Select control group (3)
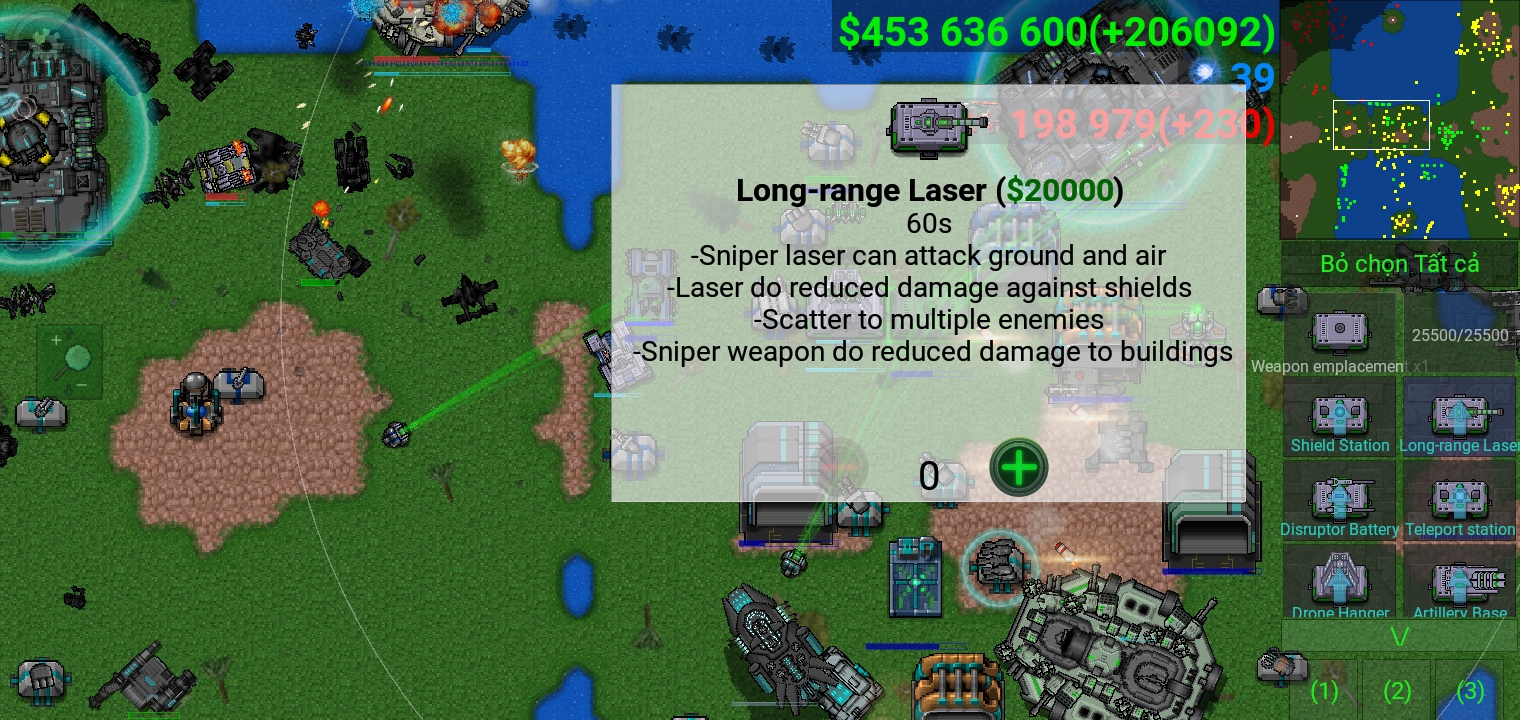The height and width of the screenshot is (720, 1520). [x=1470, y=690]
